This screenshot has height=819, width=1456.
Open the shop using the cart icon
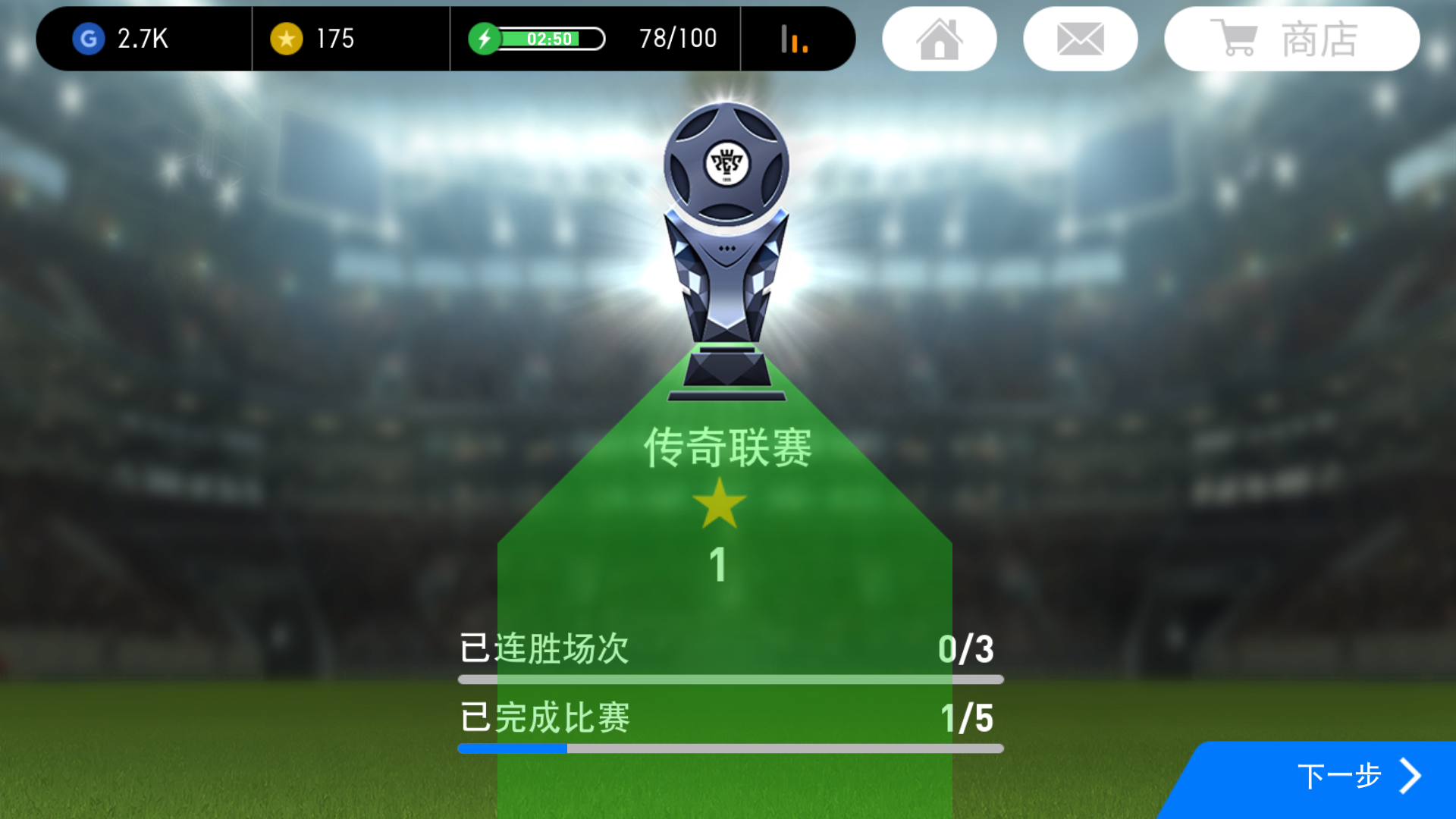[x=1234, y=38]
